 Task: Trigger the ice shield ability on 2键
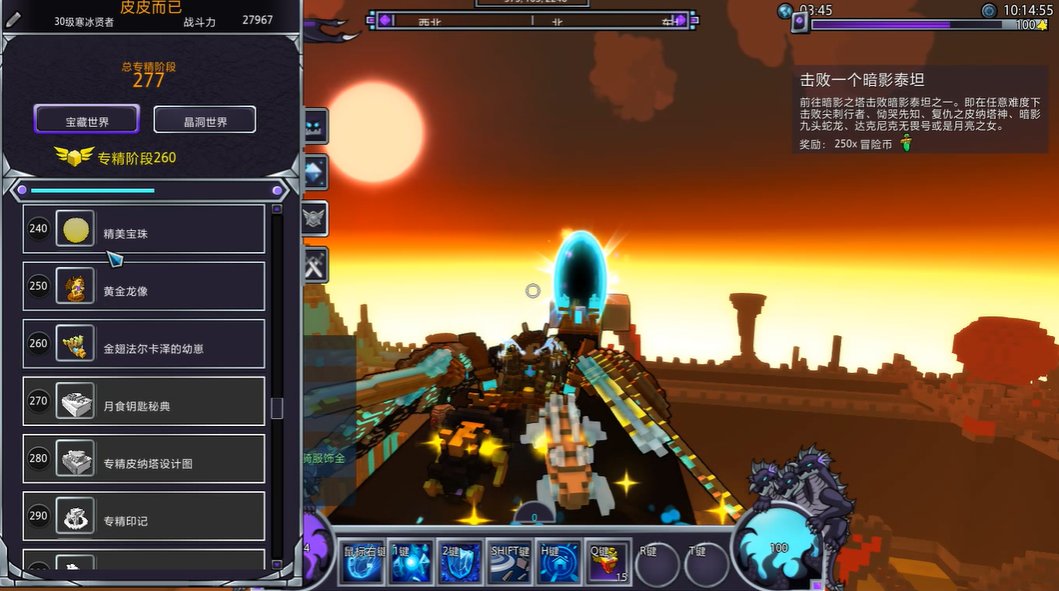pyautogui.click(x=460, y=565)
